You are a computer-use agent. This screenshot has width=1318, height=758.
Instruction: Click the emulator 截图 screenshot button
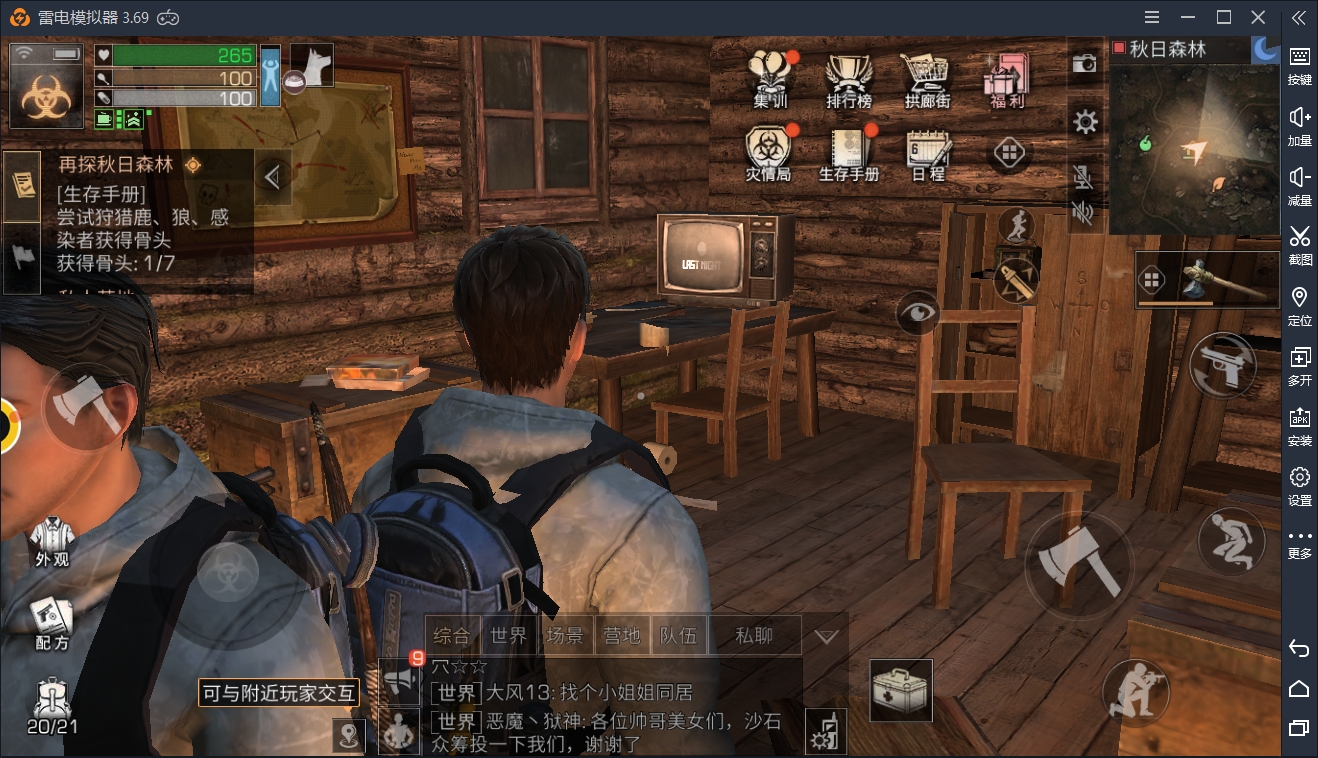1299,243
